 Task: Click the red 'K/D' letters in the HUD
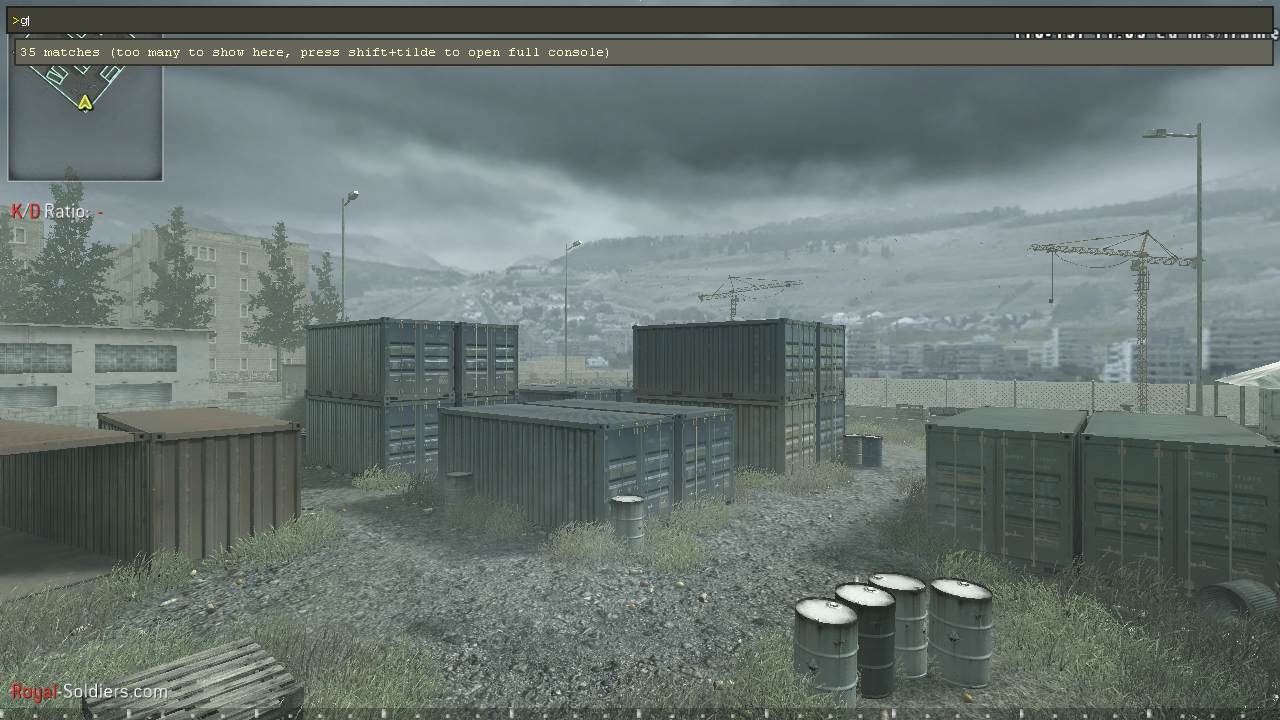(22, 211)
